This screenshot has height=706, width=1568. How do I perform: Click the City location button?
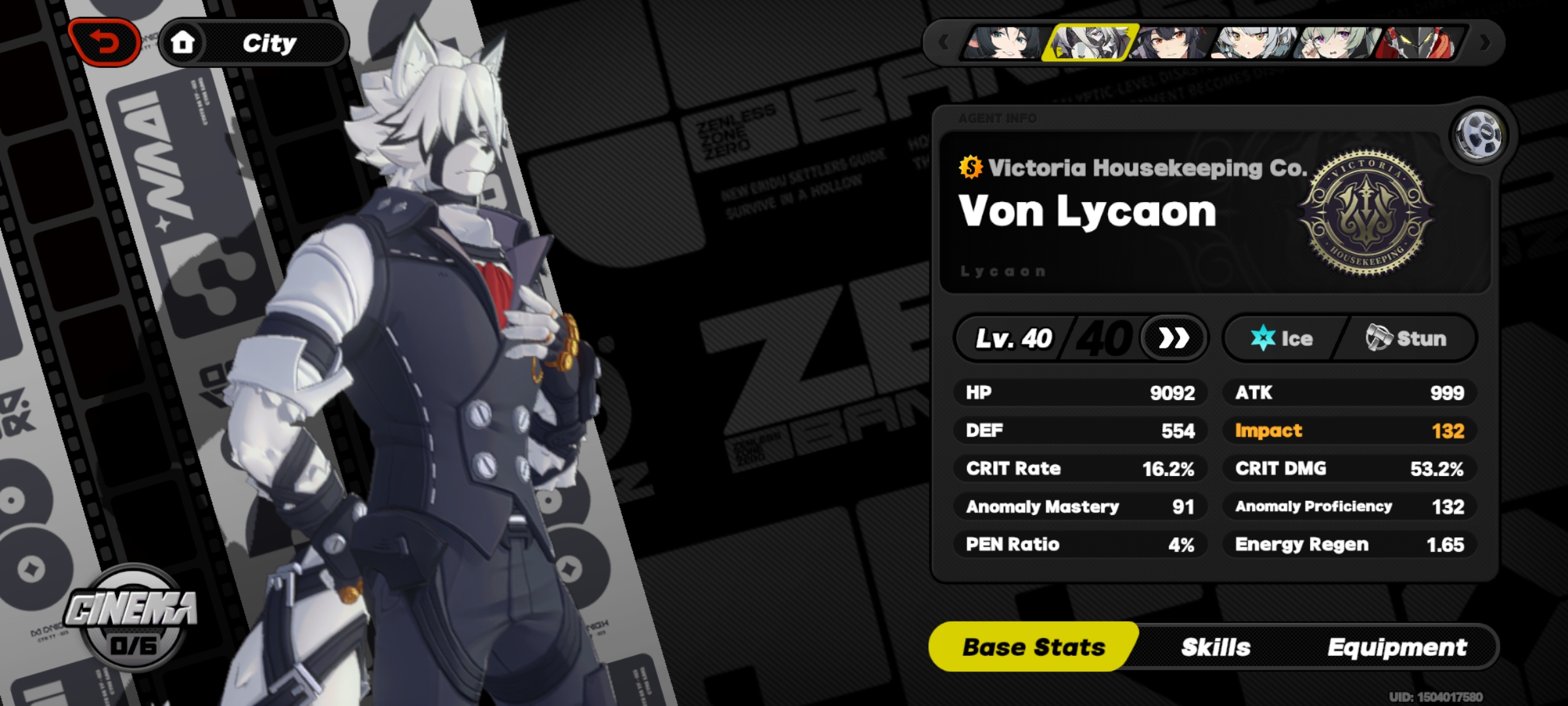270,42
